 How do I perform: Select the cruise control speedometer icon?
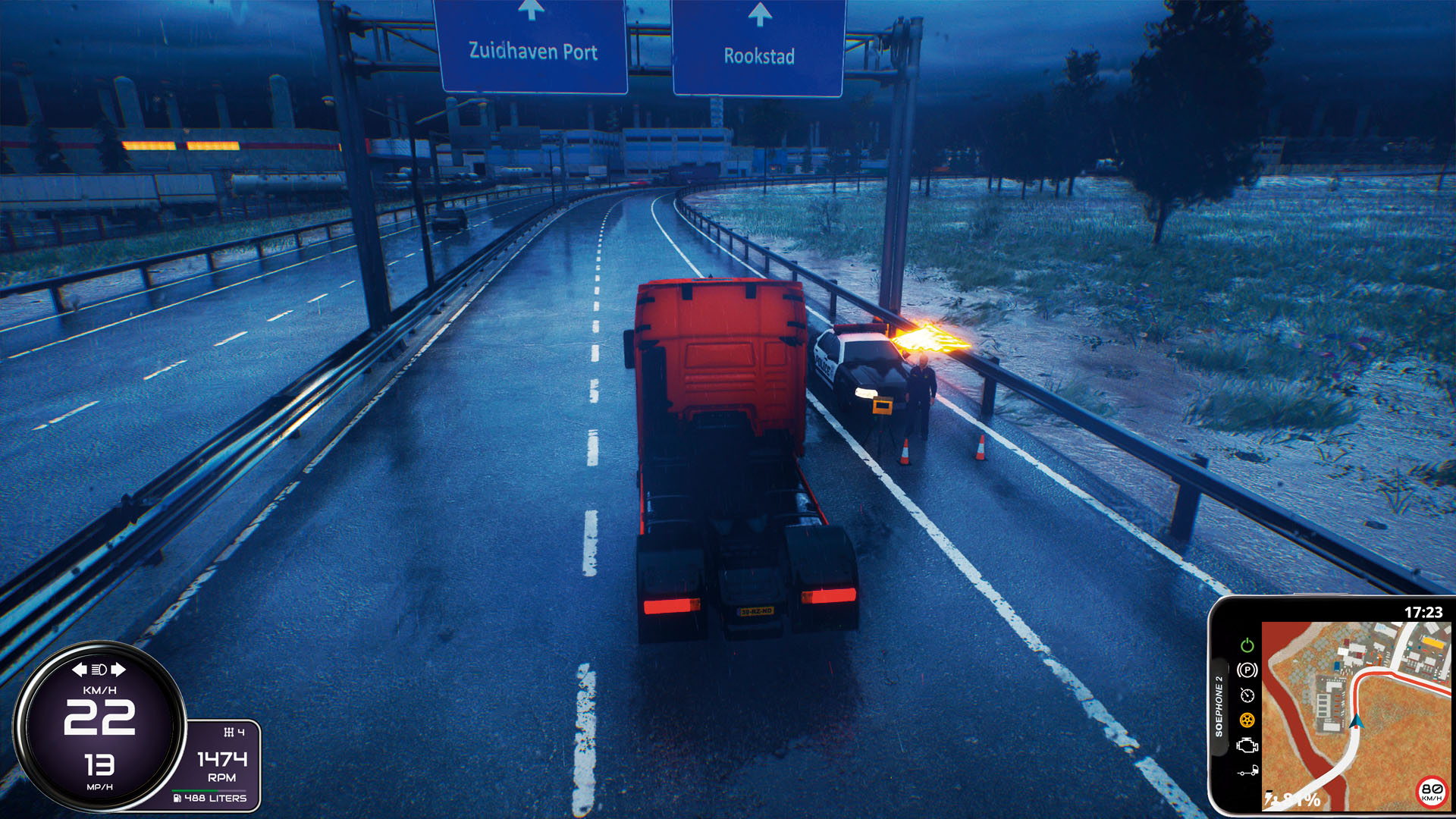point(1247,695)
